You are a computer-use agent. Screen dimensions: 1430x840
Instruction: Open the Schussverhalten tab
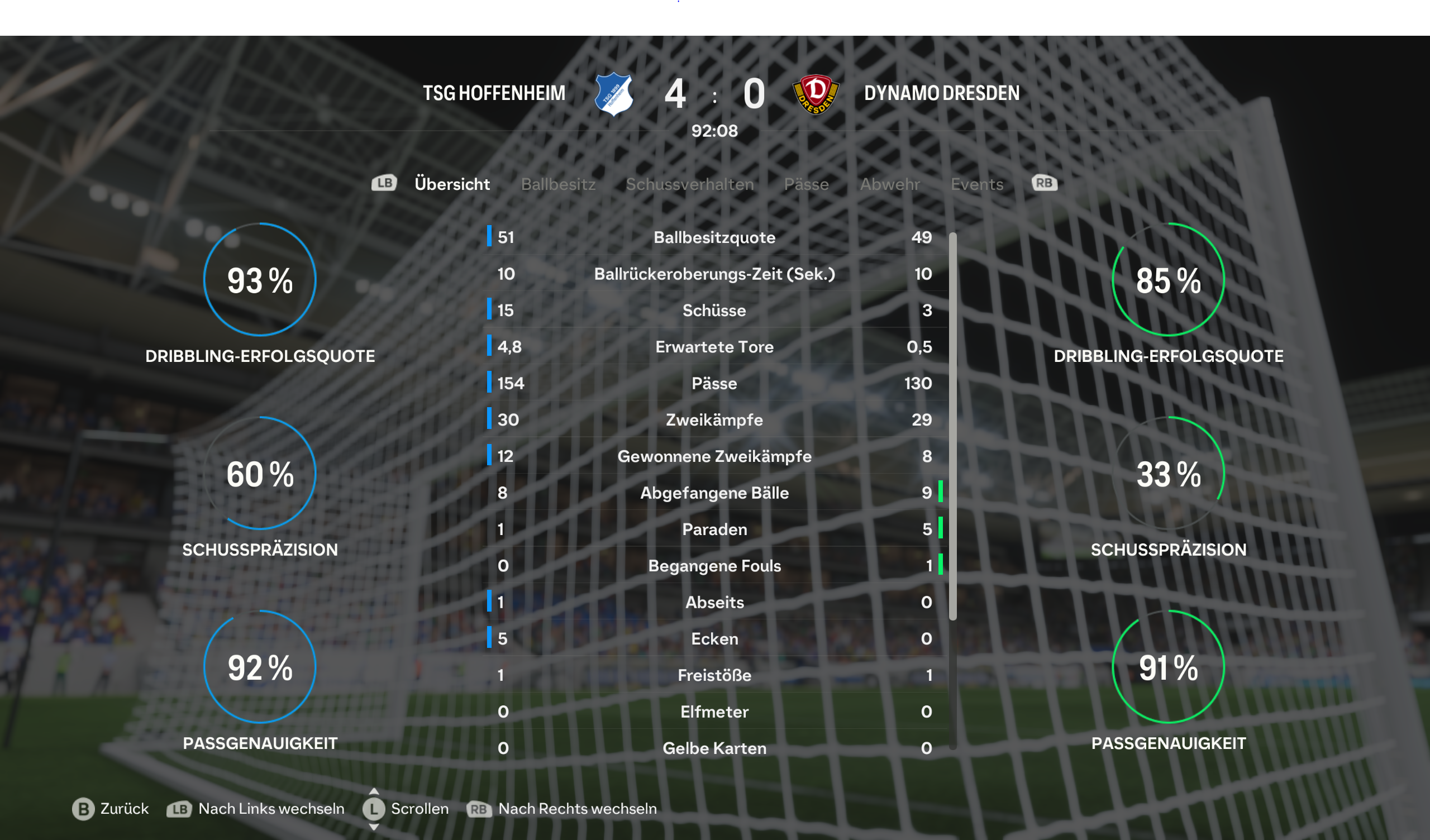pyautogui.click(x=689, y=184)
